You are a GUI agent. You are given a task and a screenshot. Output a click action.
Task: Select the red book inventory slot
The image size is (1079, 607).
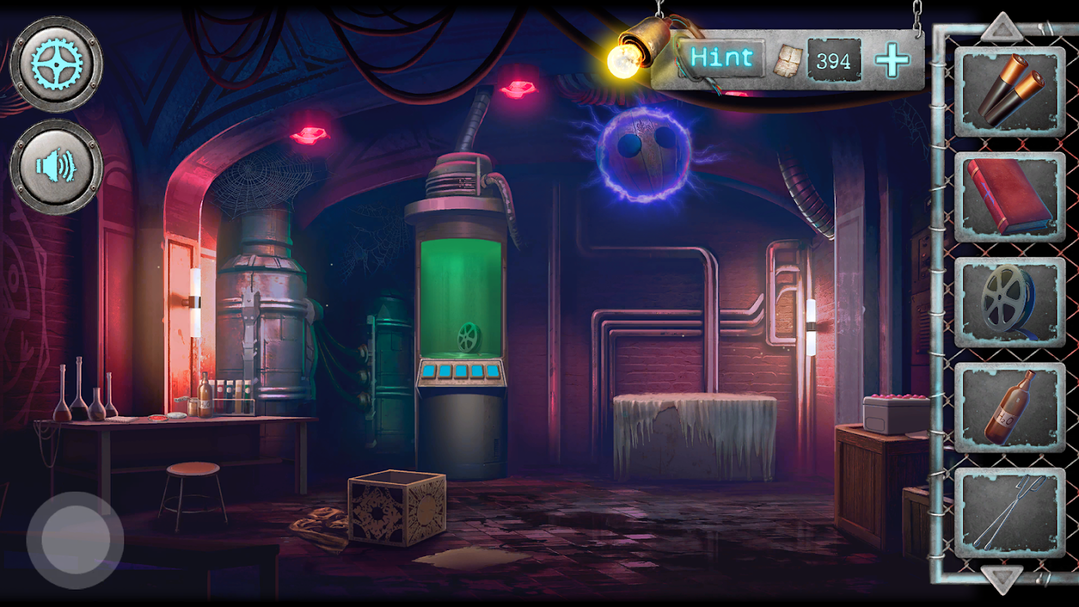tap(1008, 197)
